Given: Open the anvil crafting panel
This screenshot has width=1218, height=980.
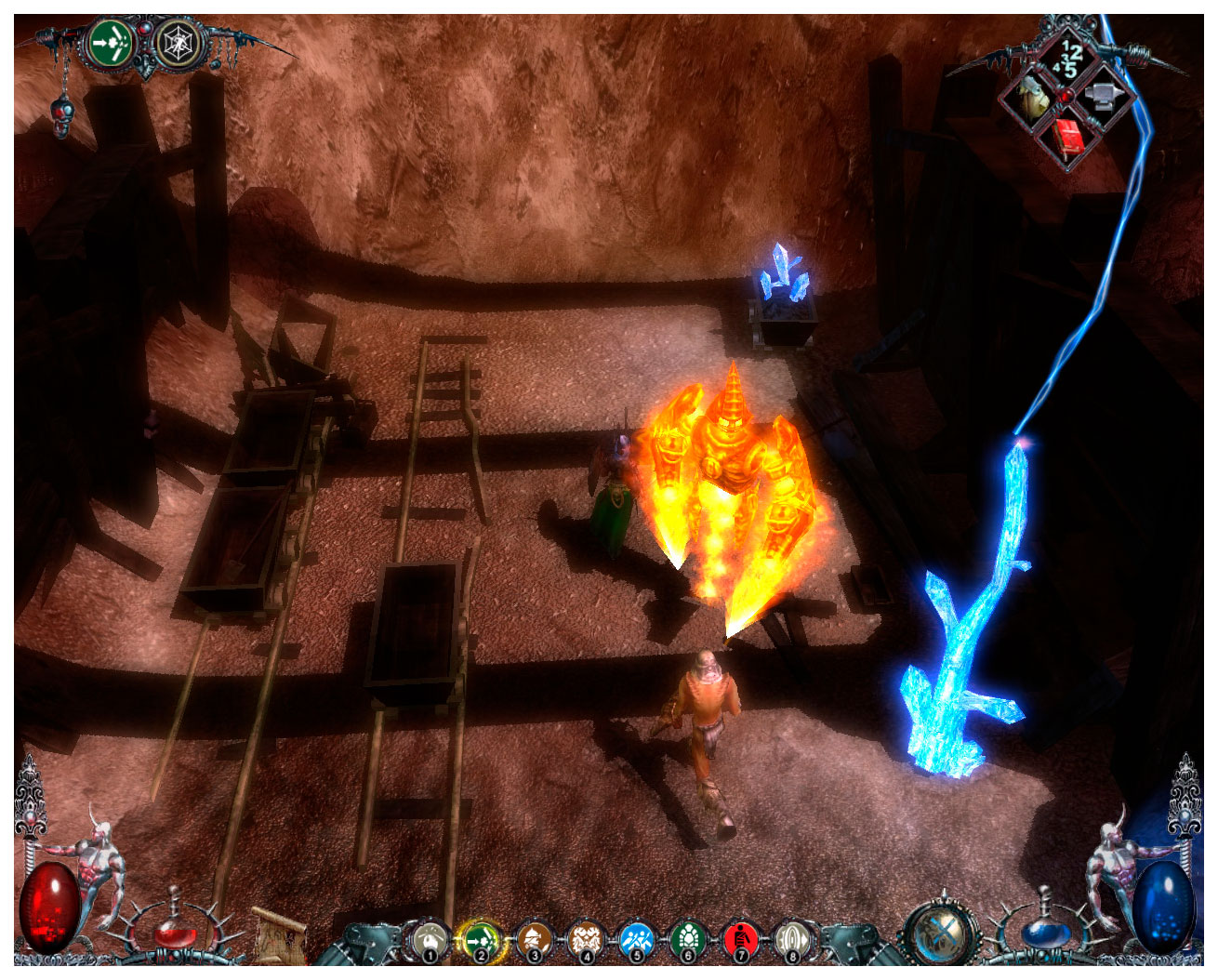Looking at the screenshot, I should (1105, 95).
